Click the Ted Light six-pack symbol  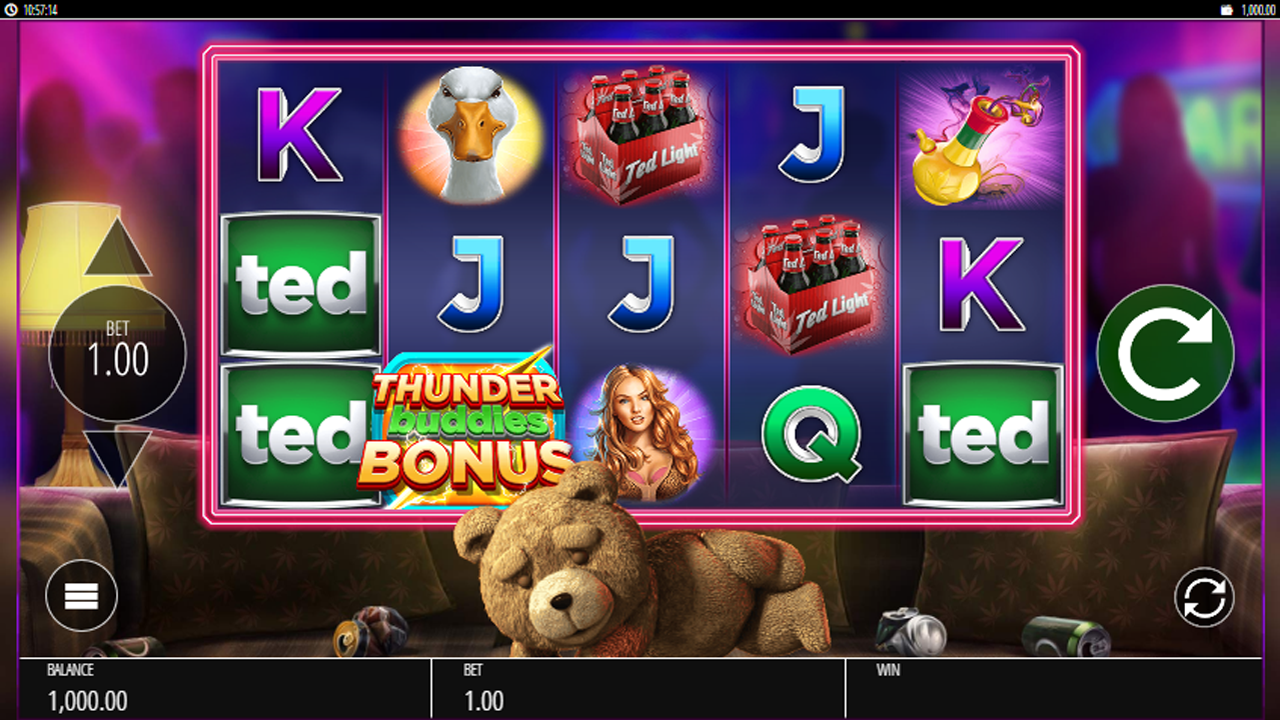[x=640, y=135]
